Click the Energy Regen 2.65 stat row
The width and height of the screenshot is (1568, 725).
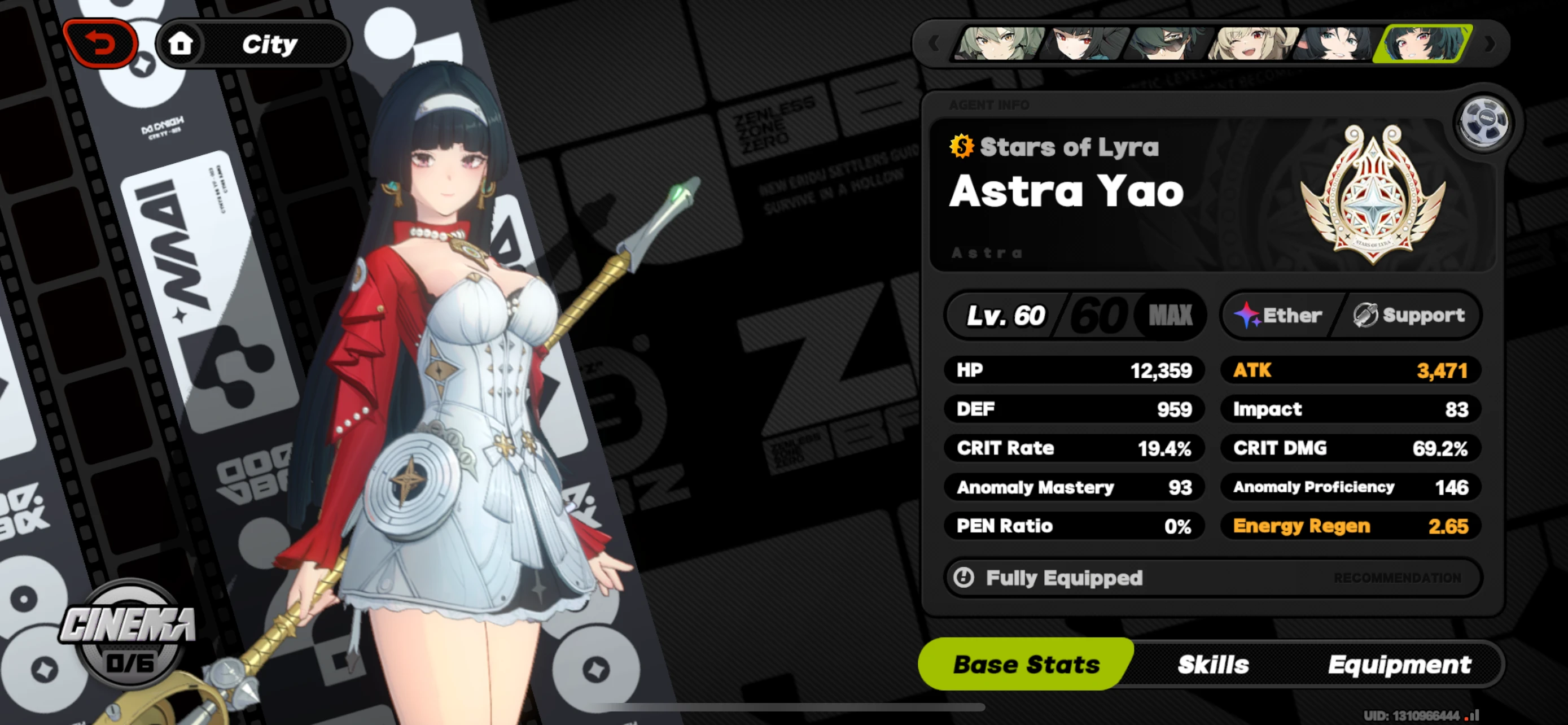pos(1350,526)
